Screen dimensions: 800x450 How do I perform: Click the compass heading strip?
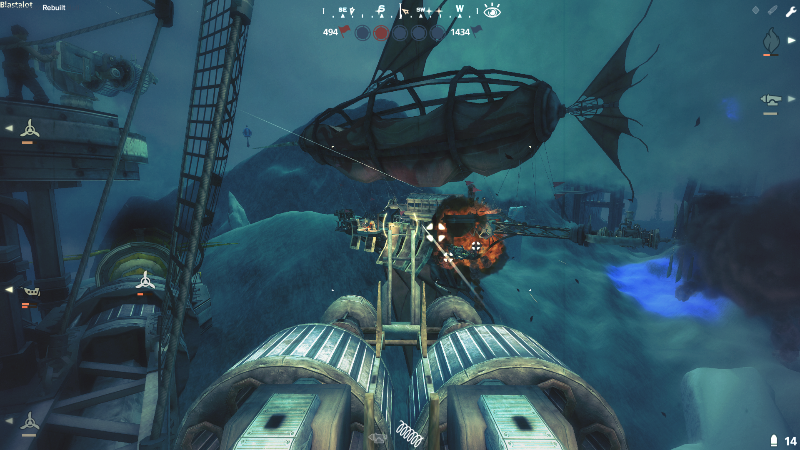[399, 11]
